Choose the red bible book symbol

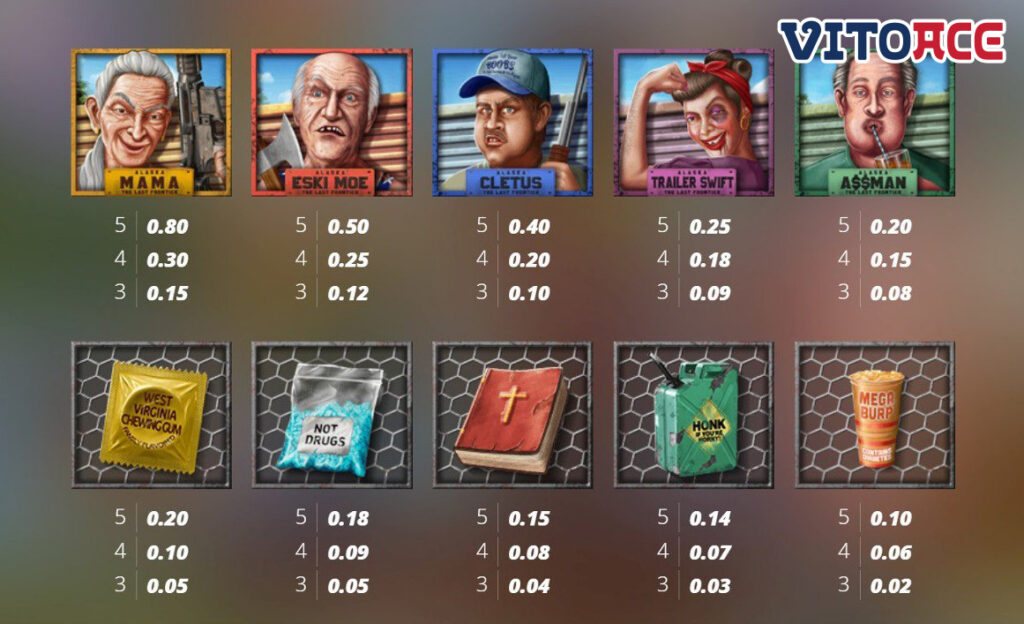(x=512, y=415)
